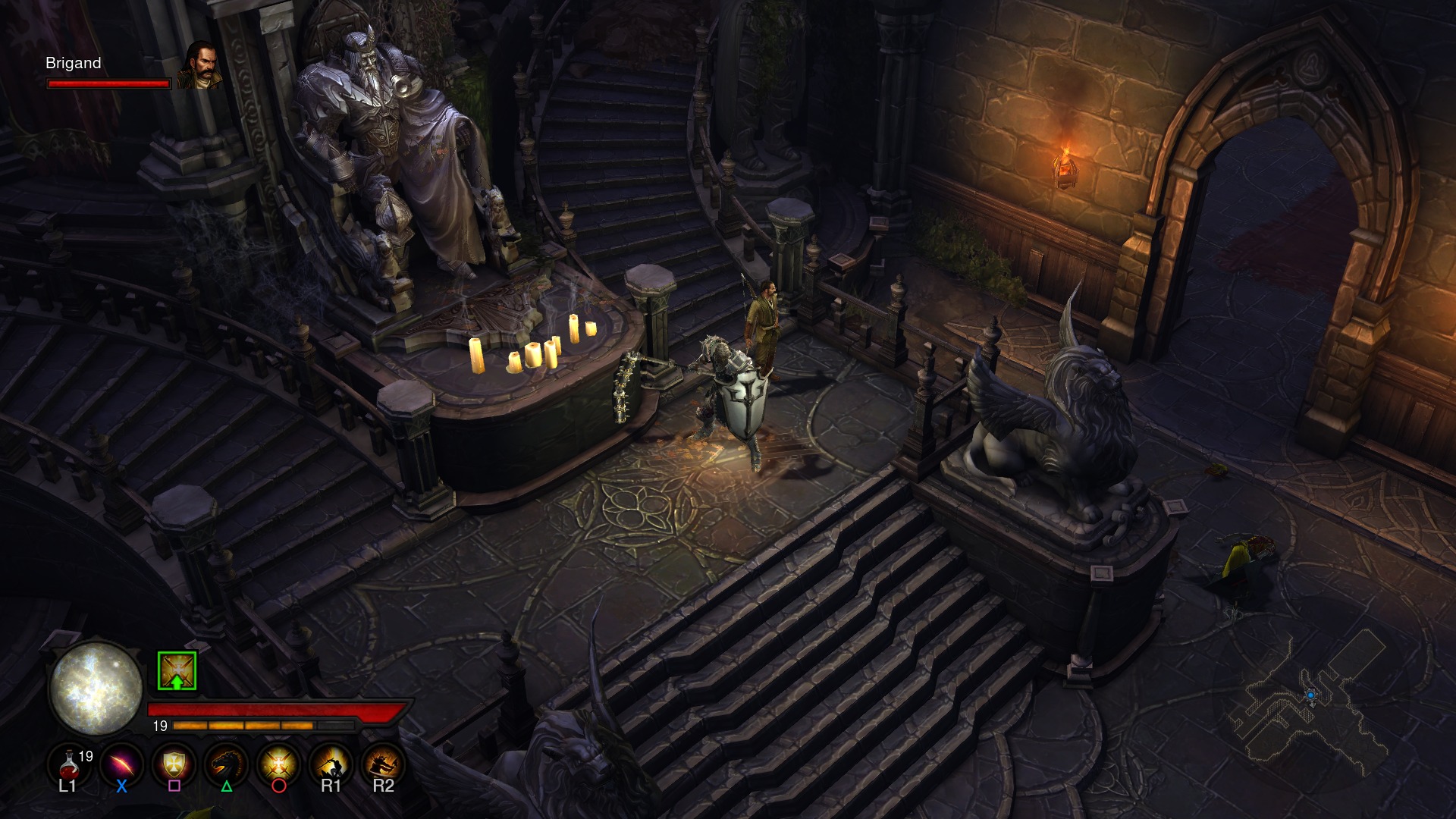
Task: Activate the purple slash skill
Action: (x=122, y=764)
